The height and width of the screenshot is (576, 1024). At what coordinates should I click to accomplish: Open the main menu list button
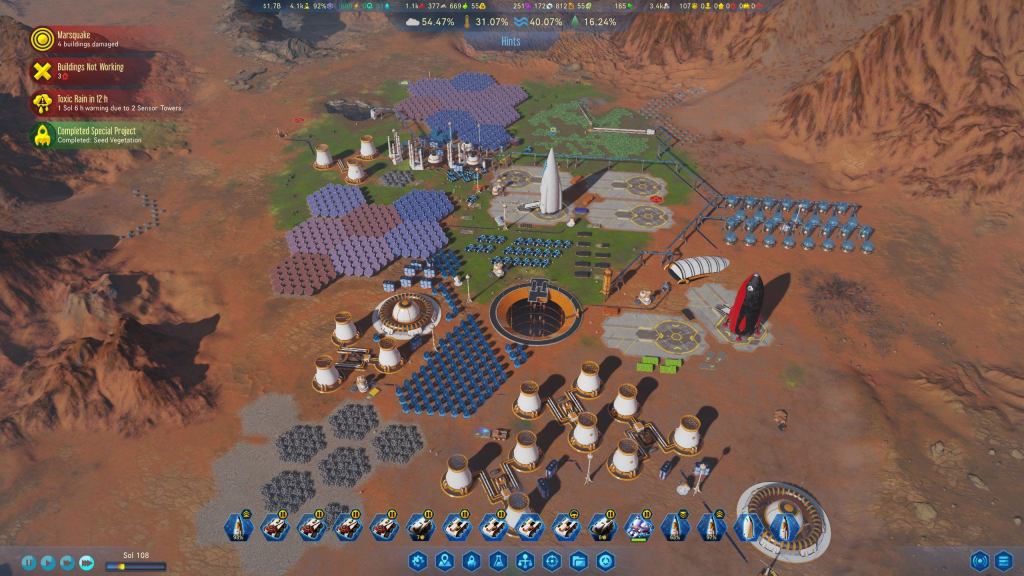point(1003,561)
